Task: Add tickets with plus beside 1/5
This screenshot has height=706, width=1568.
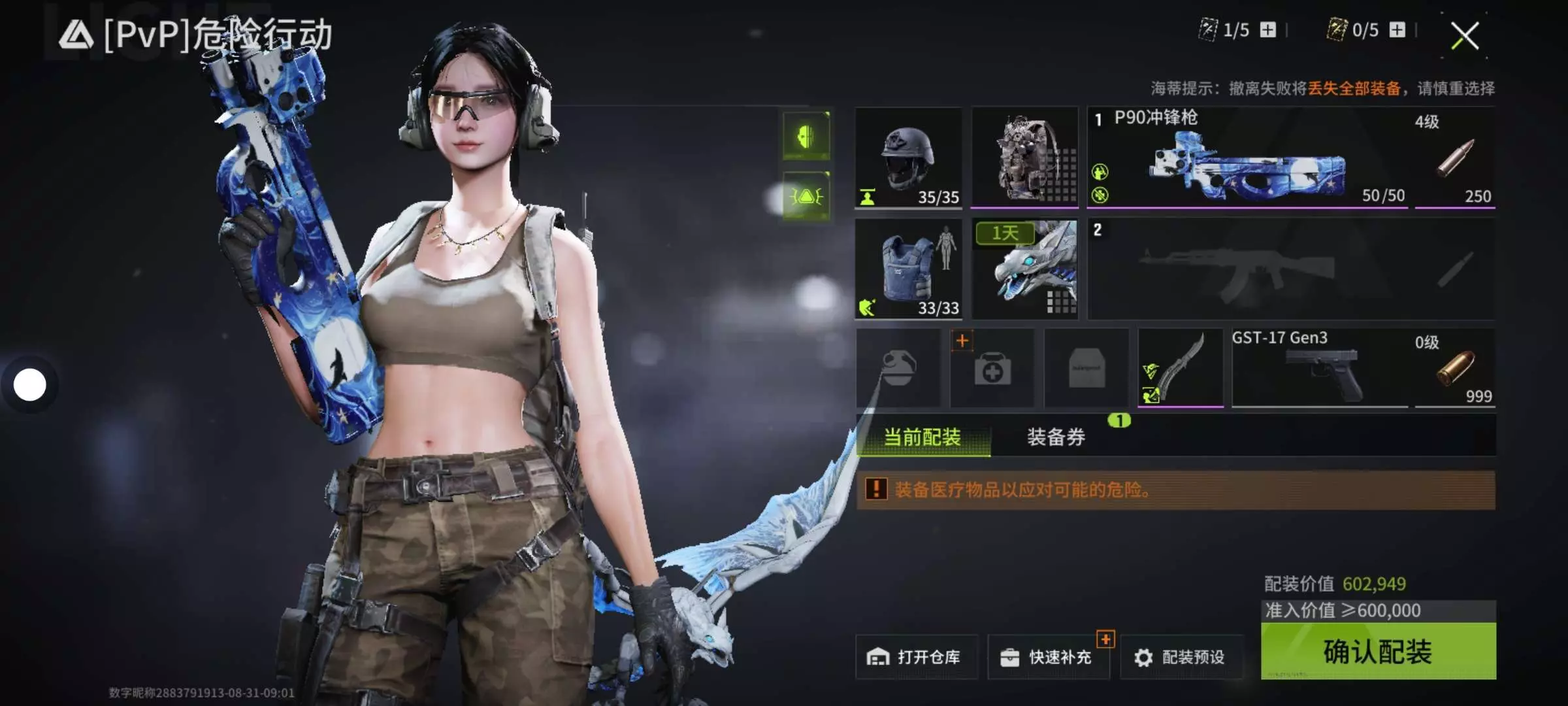Action: (1268, 30)
